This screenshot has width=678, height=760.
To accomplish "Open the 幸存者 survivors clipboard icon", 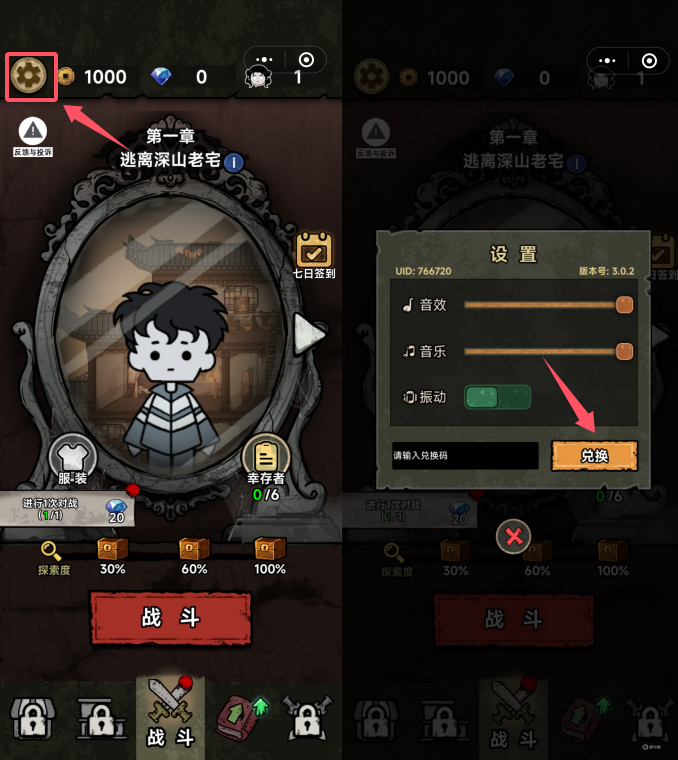I will [266, 458].
